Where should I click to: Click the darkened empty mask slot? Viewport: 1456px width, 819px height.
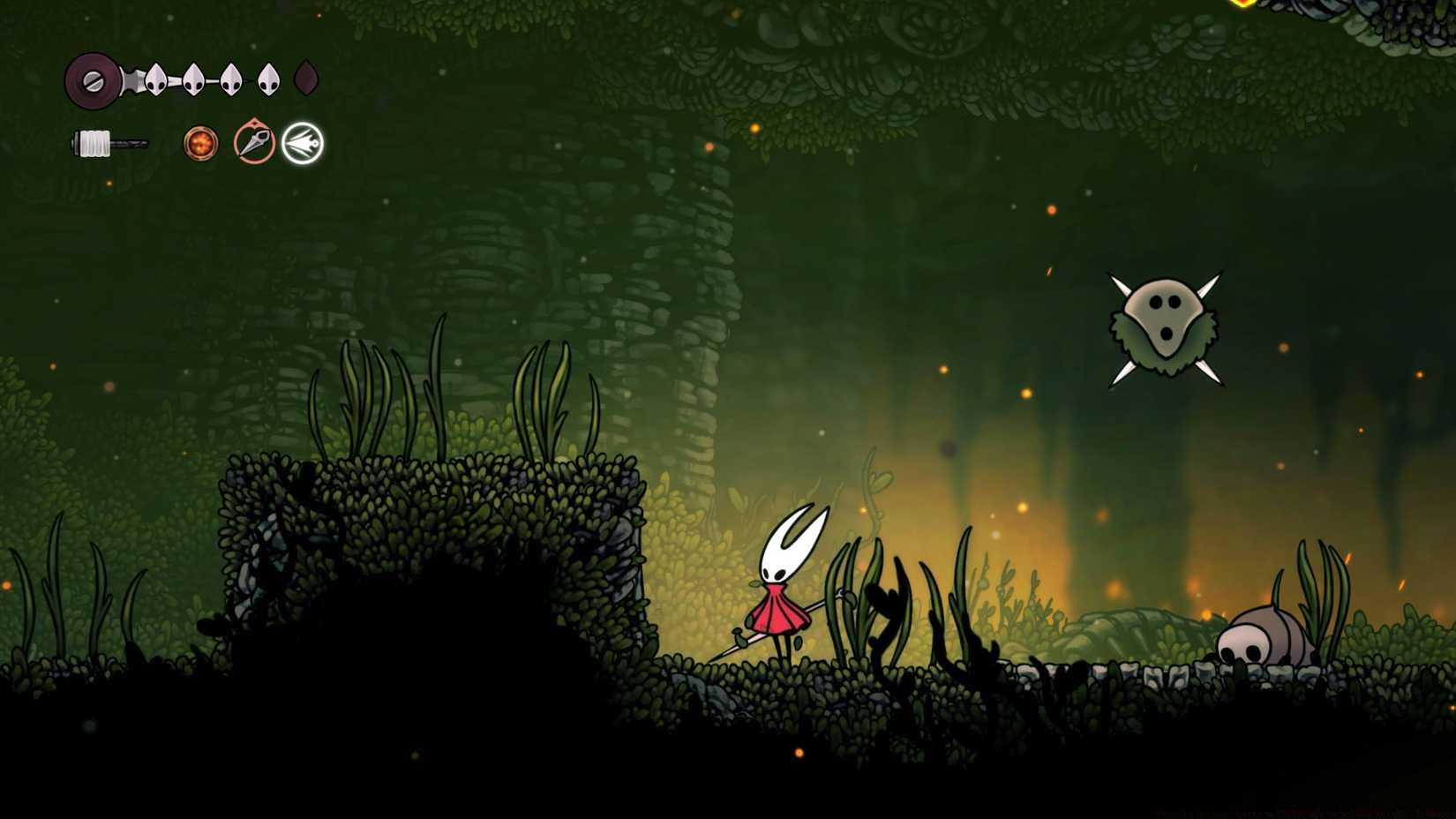[x=306, y=78]
